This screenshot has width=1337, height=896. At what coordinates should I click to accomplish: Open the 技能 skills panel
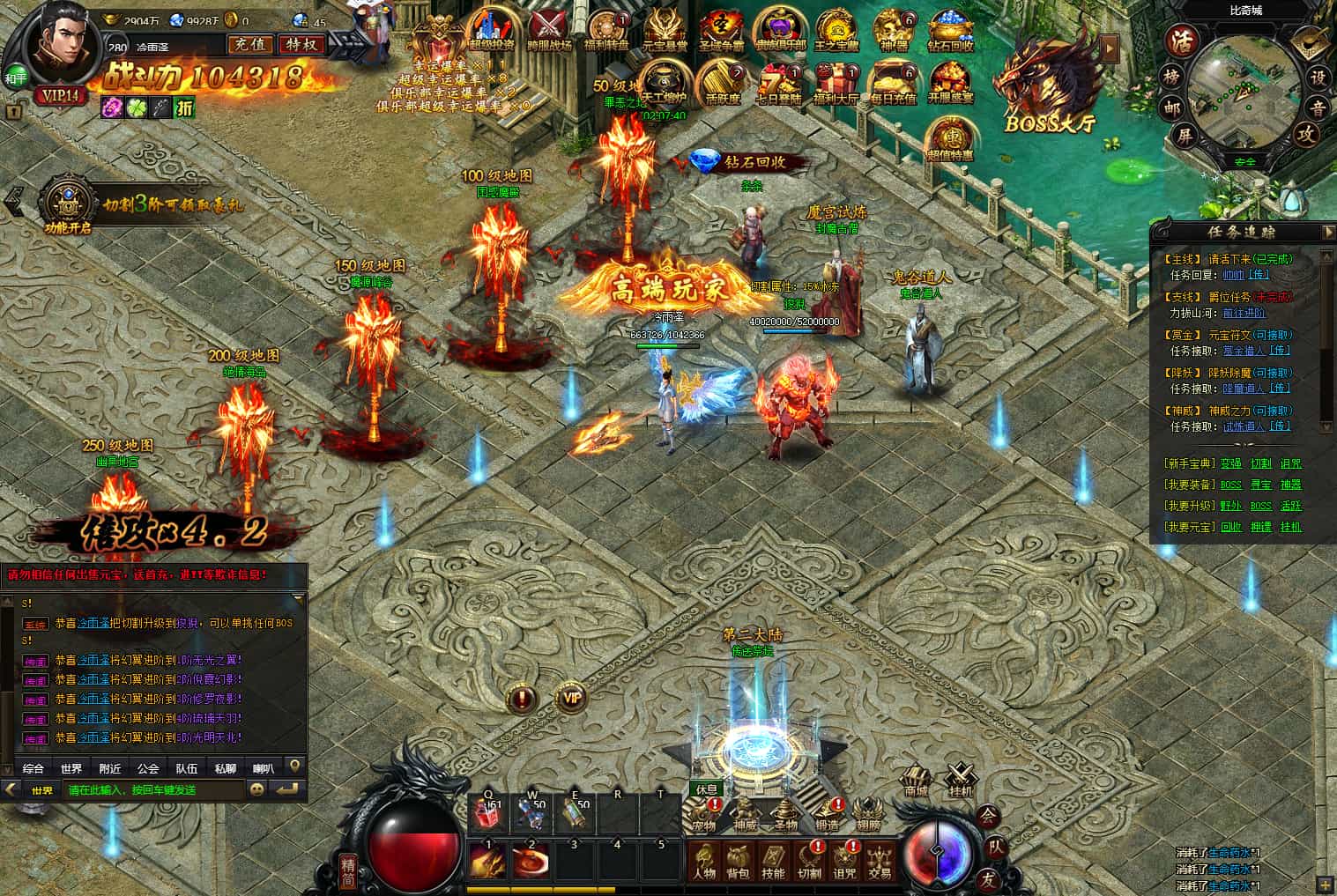773,860
